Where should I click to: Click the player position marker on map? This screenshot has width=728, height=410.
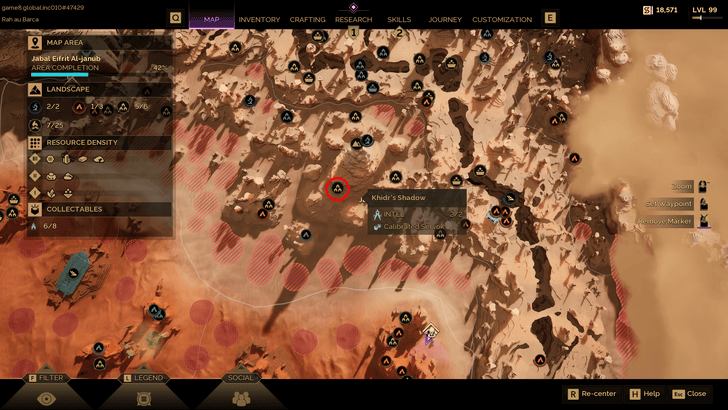pyautogui.click(x=430, y=332)
